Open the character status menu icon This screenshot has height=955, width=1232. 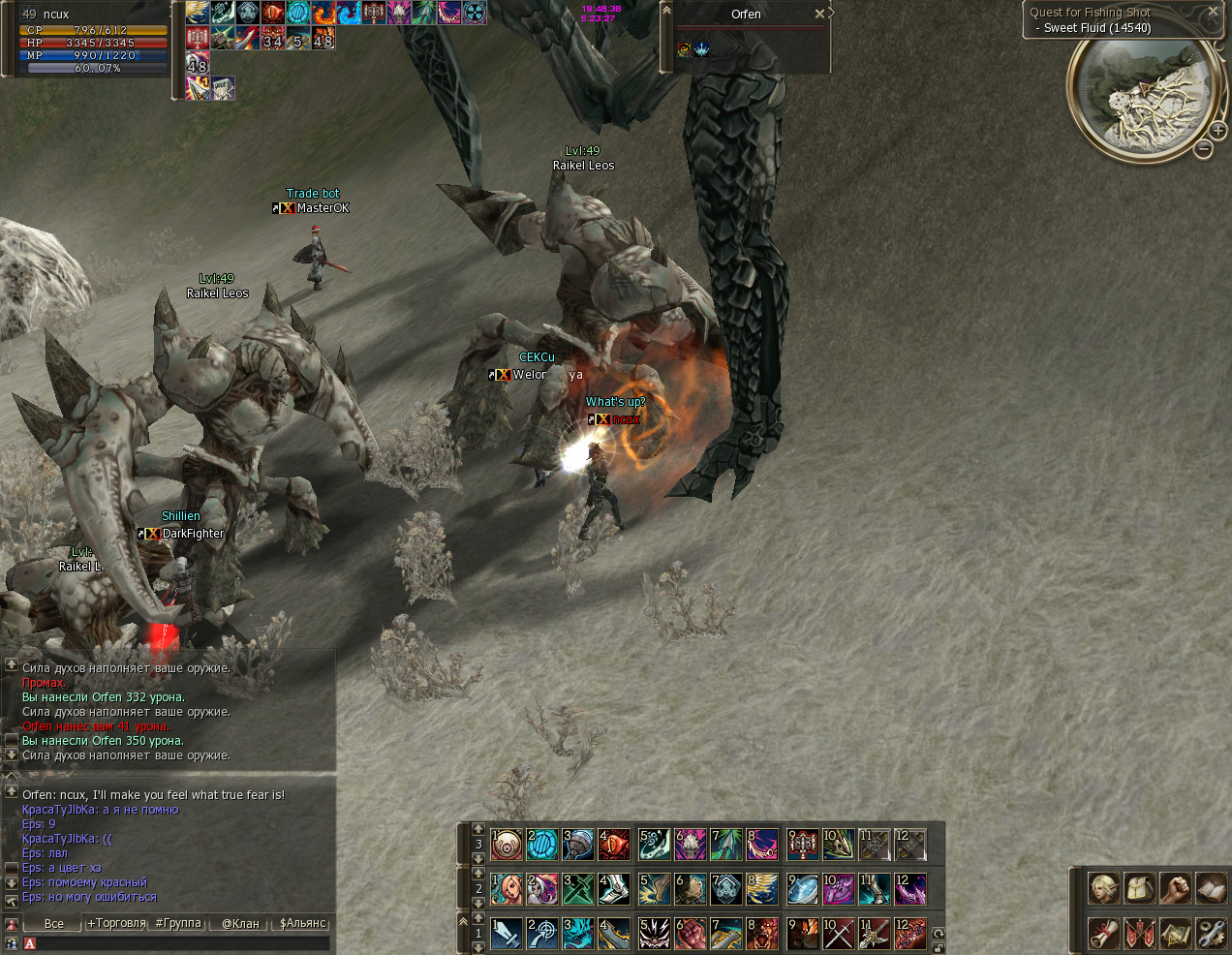tap(1103, 887)
